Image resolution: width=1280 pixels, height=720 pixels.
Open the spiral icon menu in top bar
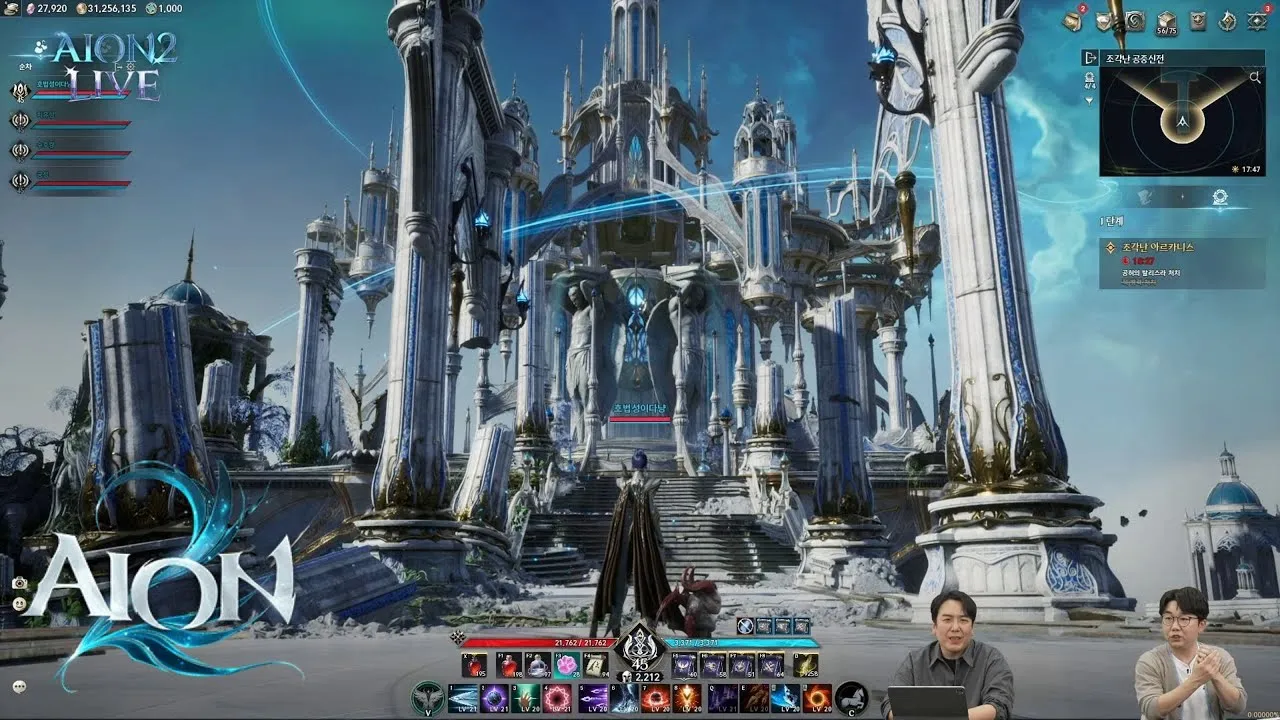point(1135,20)
